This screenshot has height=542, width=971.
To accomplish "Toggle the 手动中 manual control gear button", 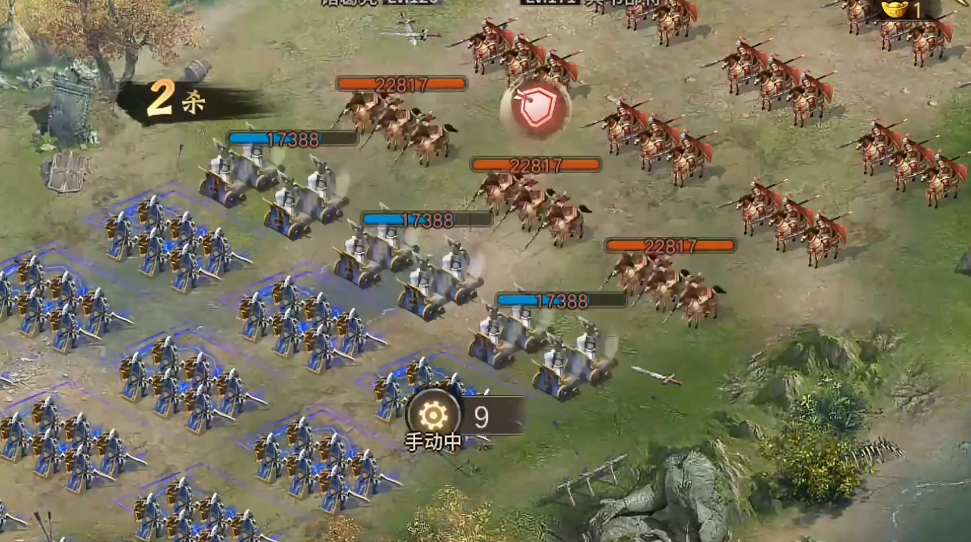I will (x=433, y=415).
